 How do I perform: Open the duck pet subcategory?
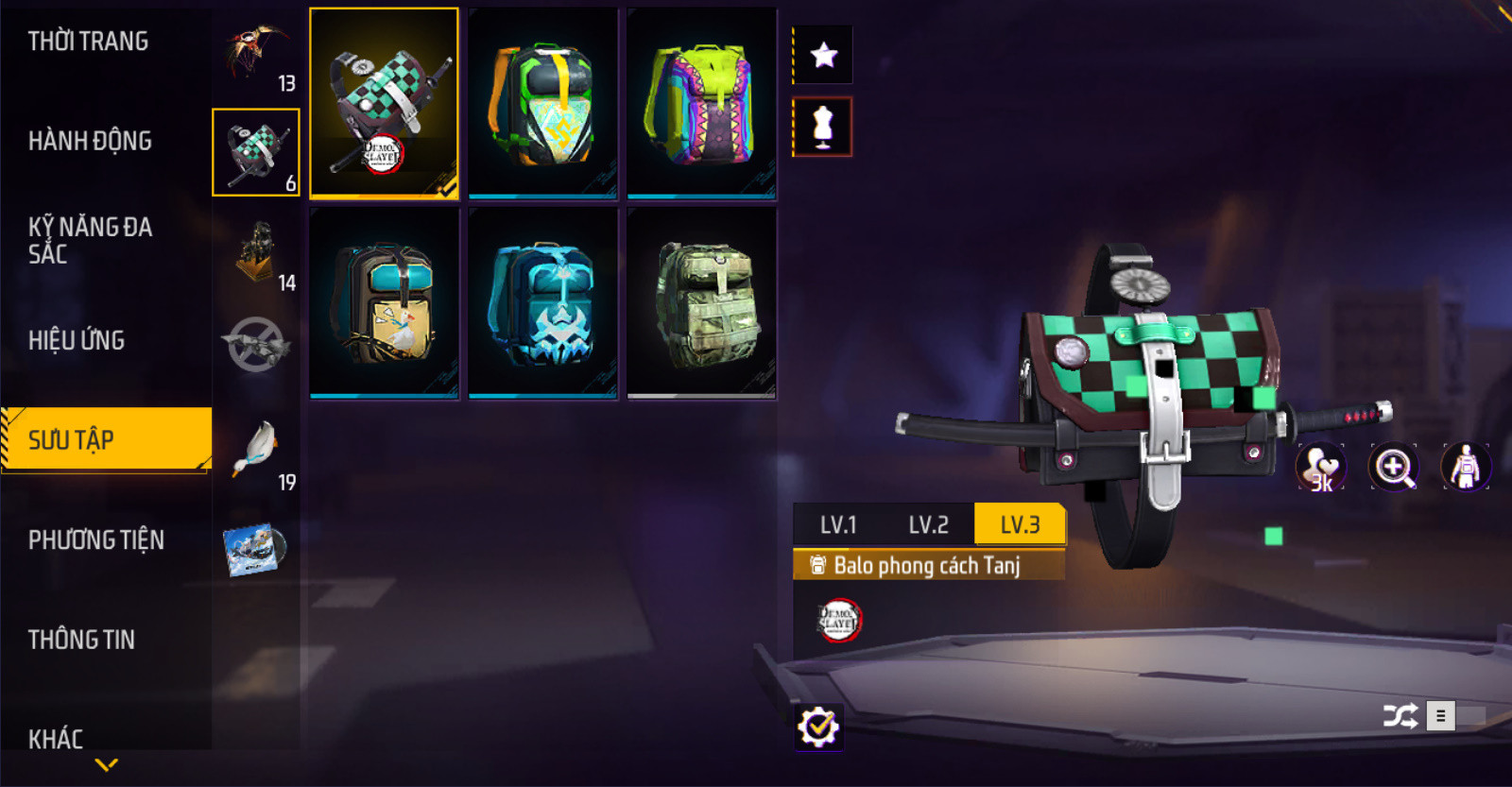[257, 452]
